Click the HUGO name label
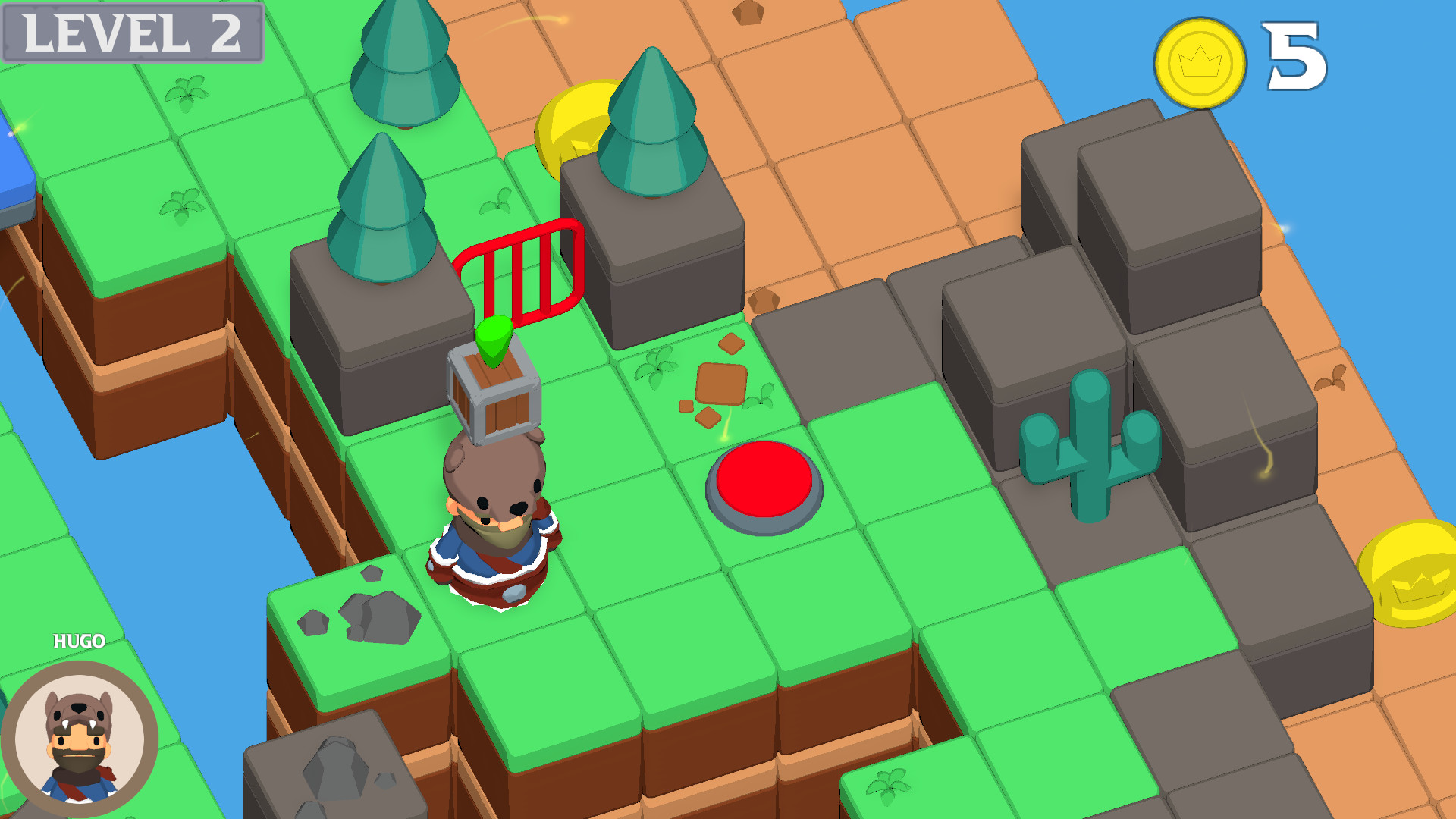This screenshot has width=1456, height=819. point(80,641)
